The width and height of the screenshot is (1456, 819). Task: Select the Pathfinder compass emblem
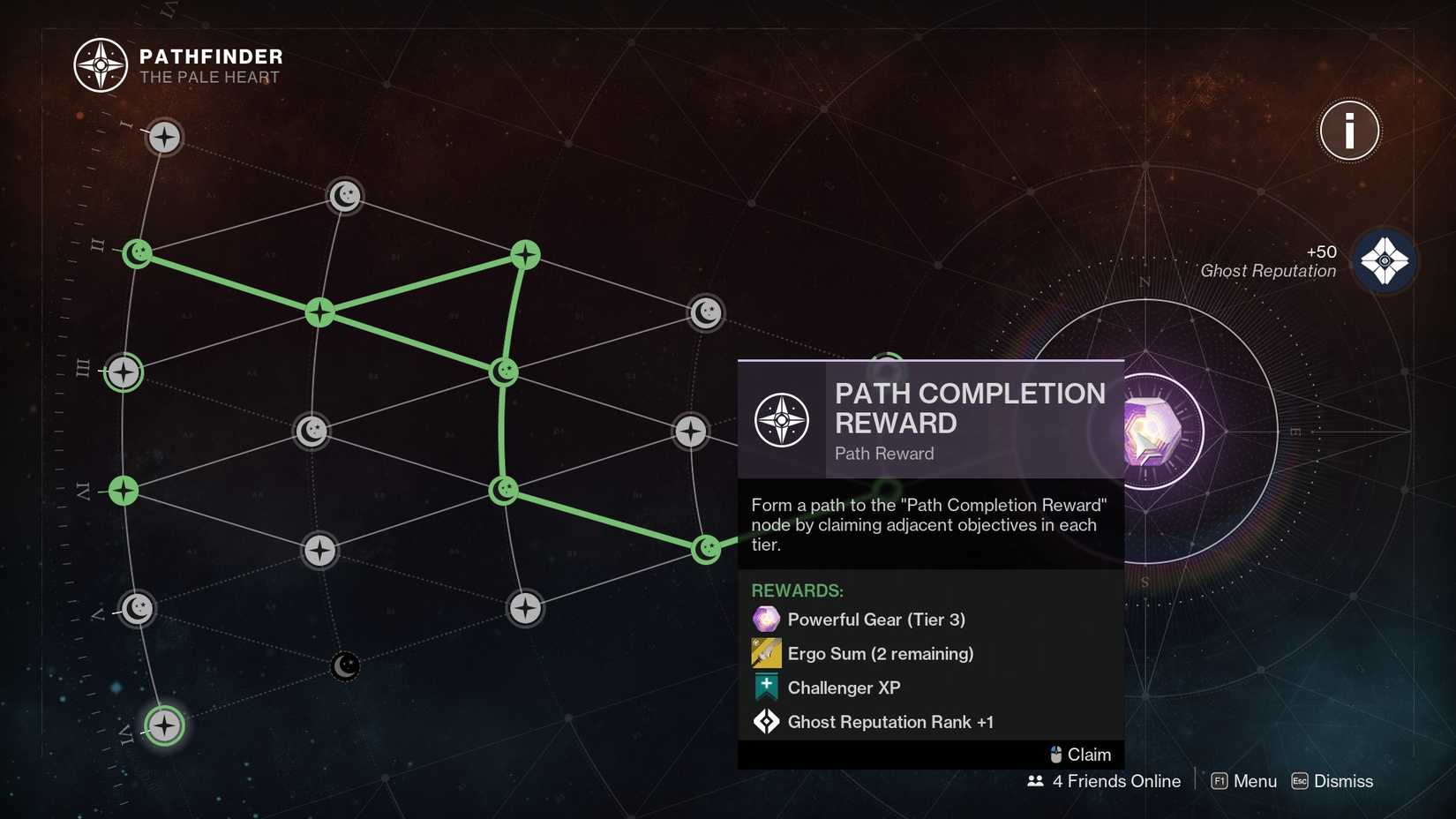(x=100, y=64)
